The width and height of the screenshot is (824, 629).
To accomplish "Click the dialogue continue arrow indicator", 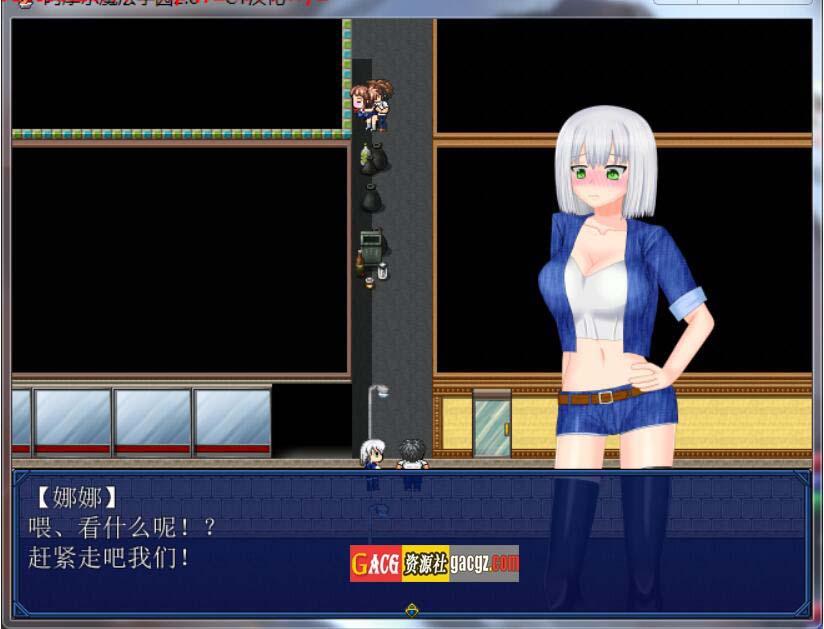I will click(x=411, y=609).
